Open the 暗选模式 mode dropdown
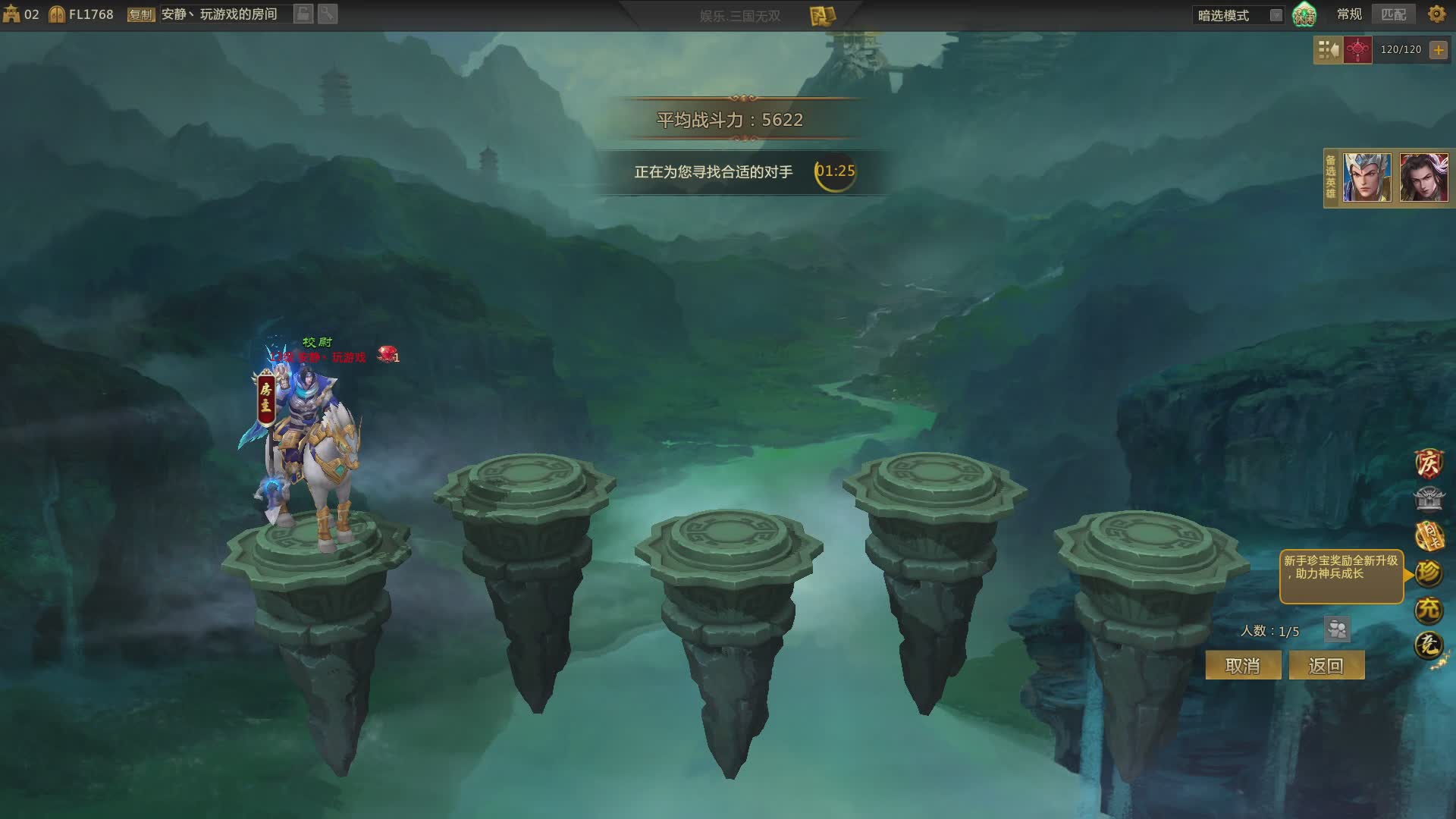 pyautogui.click(x=1276, y=15)
